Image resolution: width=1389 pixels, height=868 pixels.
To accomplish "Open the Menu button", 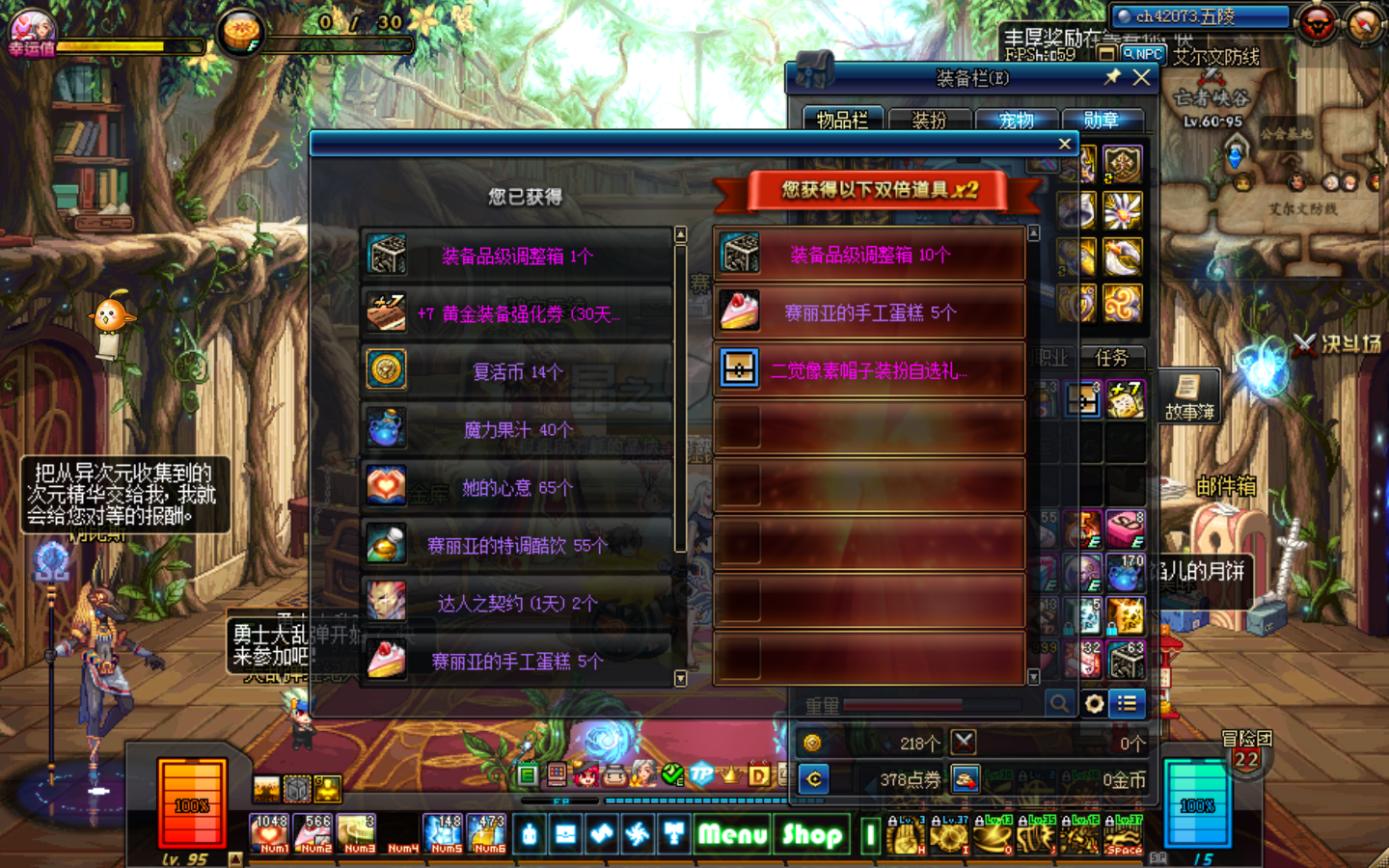I will (732, 834).
